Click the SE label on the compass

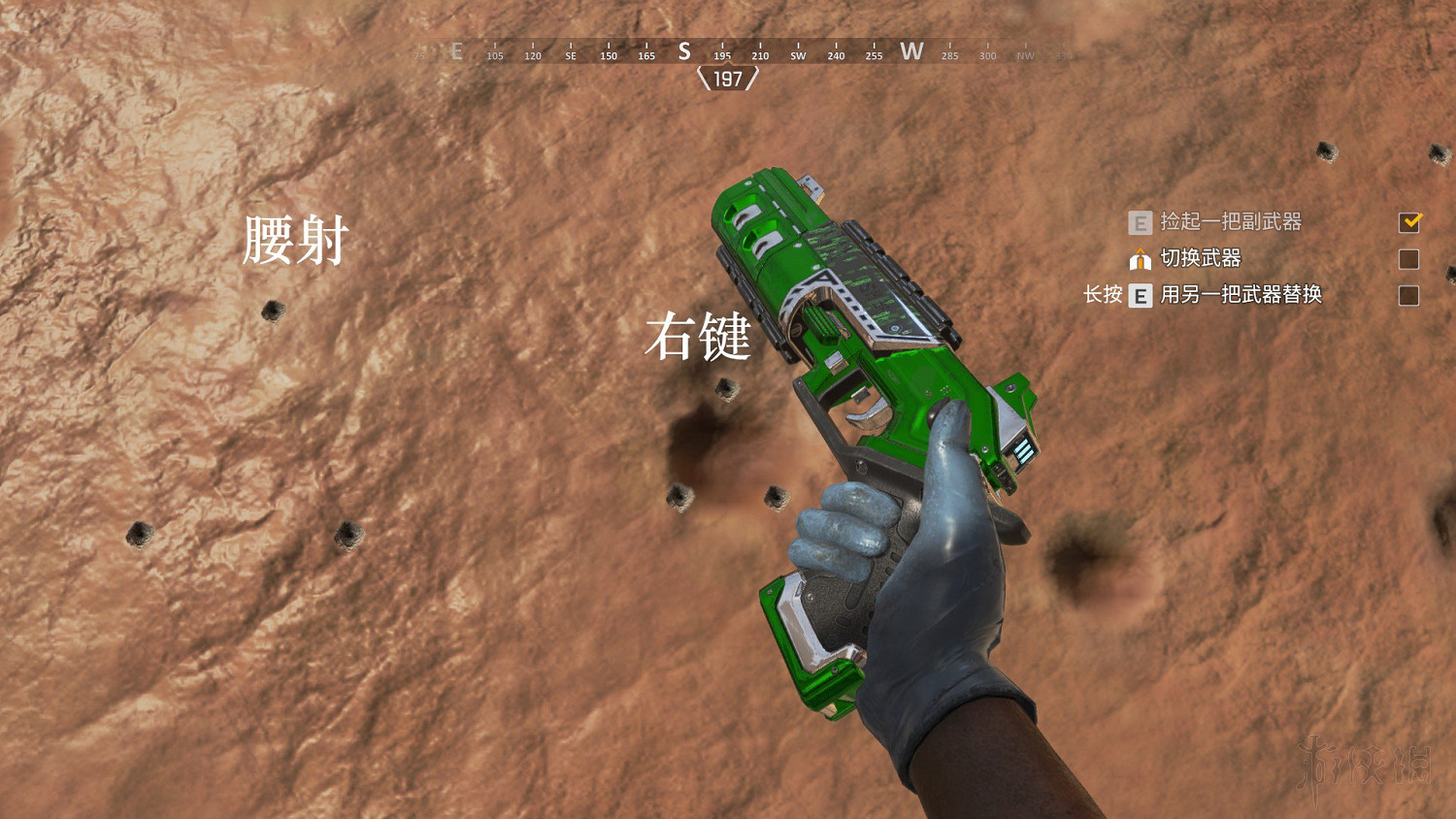click(x=570, y=56)
